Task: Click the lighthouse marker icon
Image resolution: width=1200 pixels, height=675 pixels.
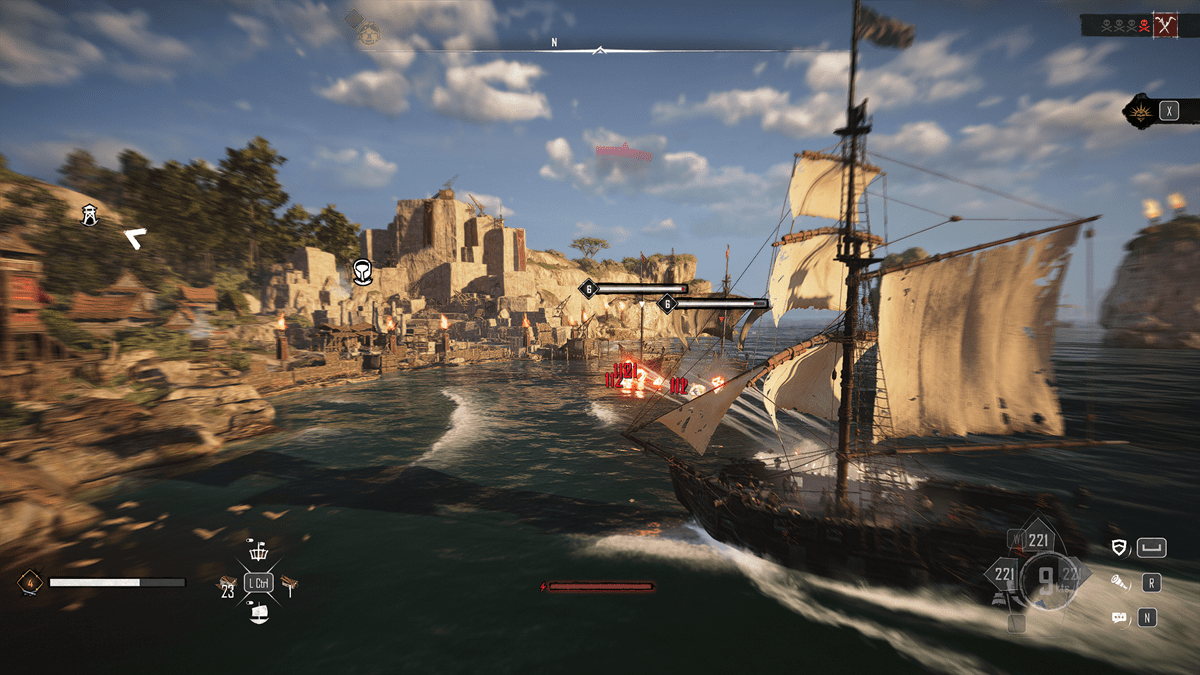Action: 90,214
